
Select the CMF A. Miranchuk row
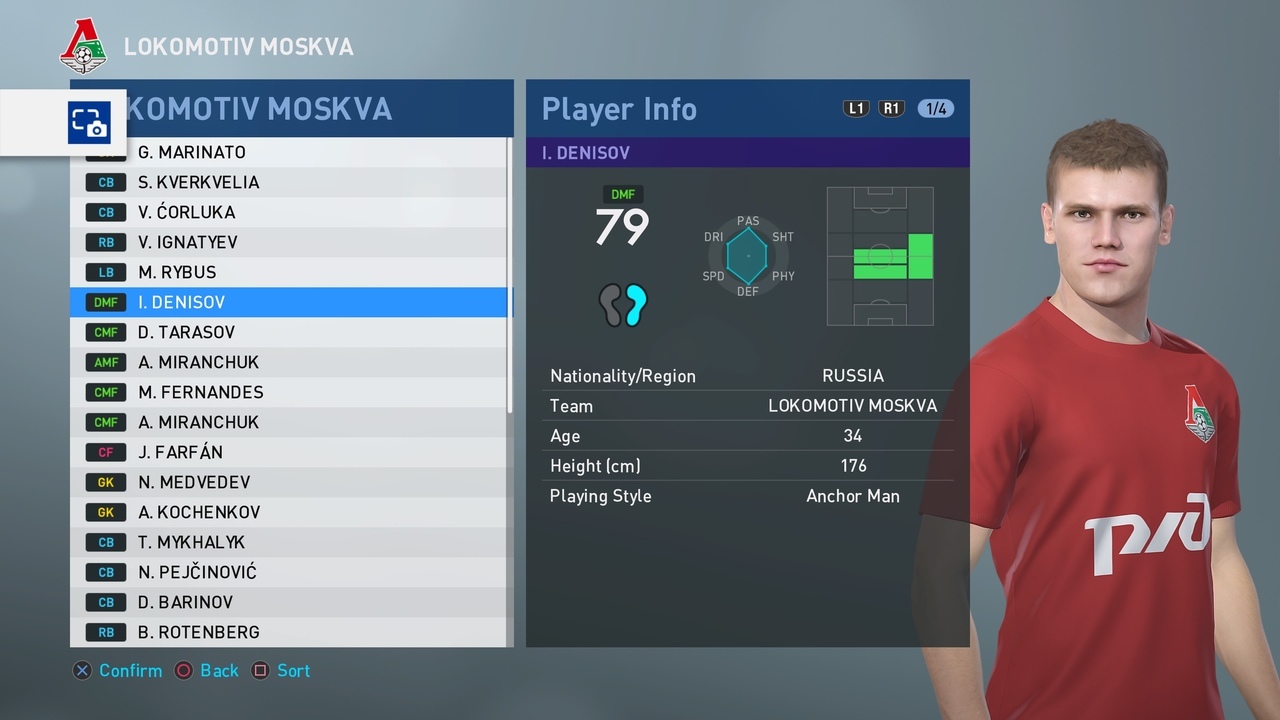coord(290,422)
